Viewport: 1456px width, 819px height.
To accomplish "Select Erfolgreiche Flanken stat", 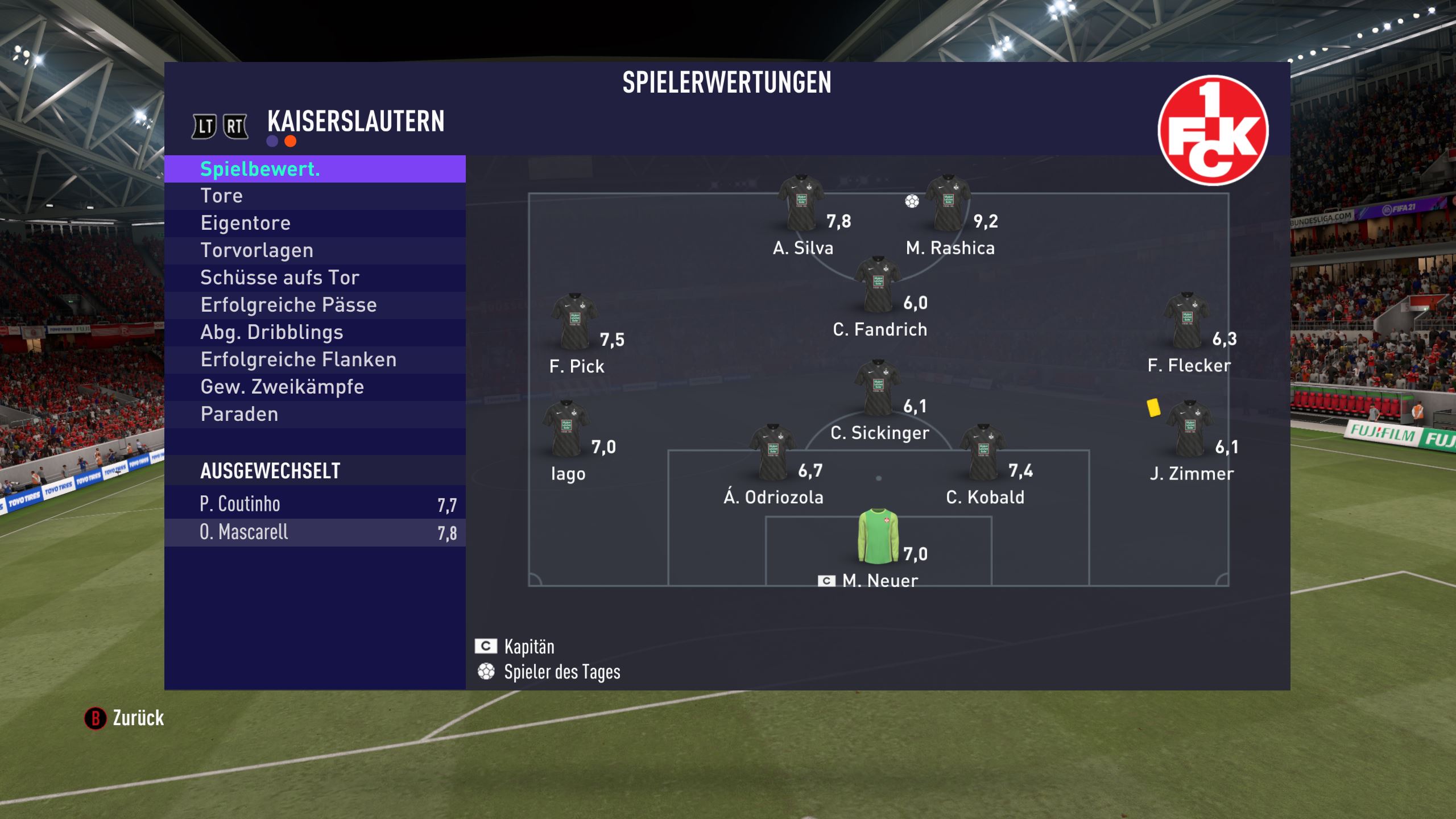I will 315,359.
